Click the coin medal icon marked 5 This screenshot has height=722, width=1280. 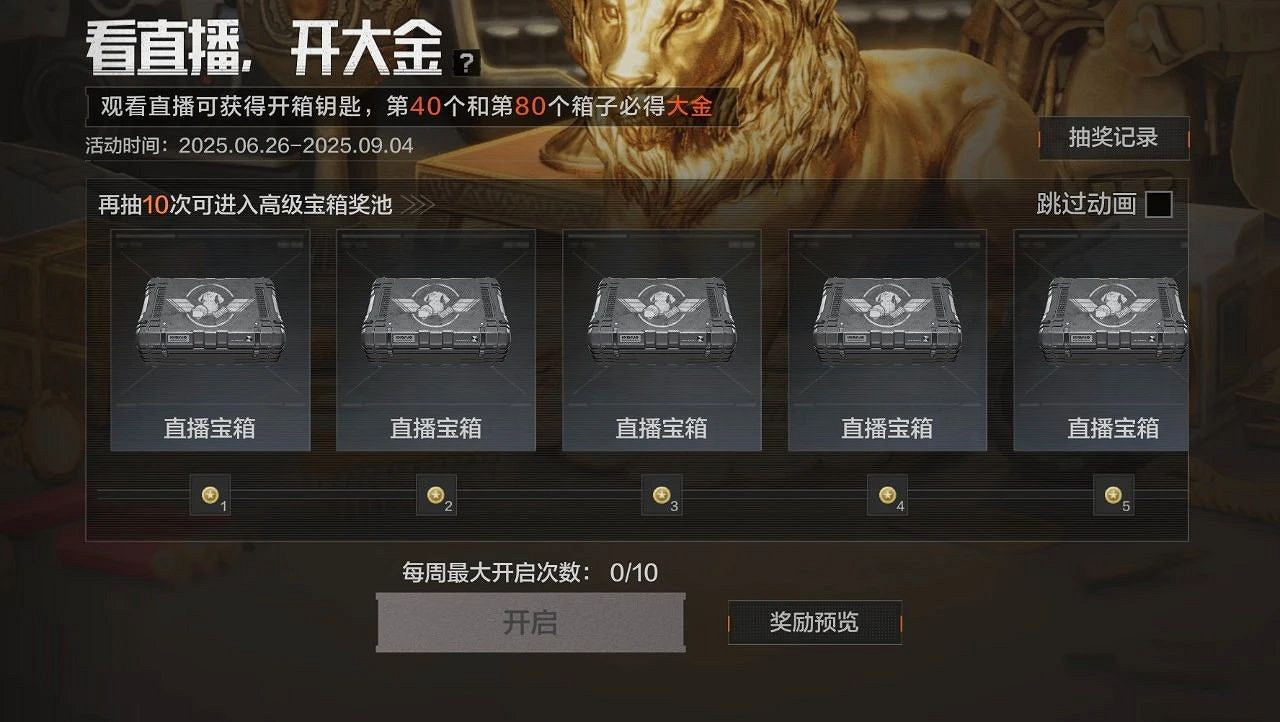point(1112,494)
